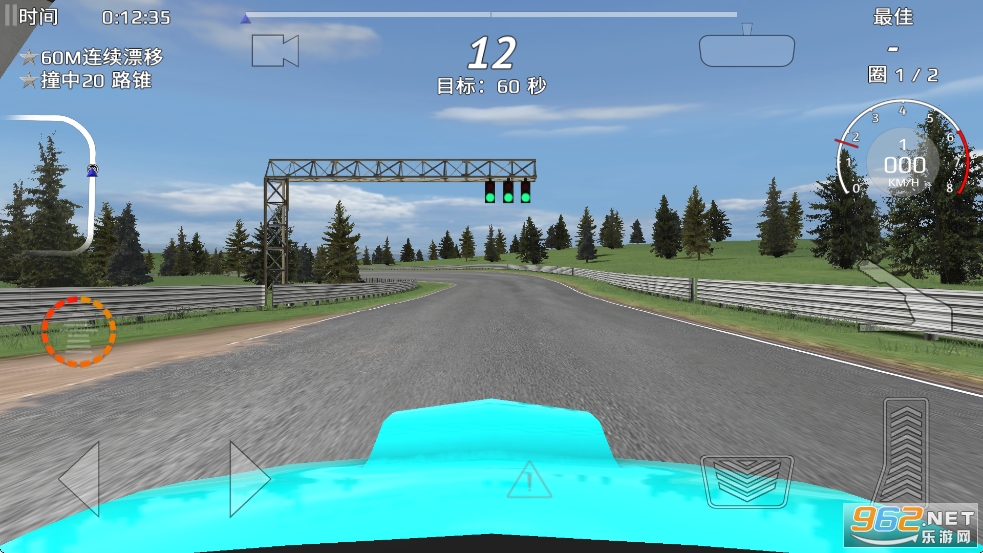This screenshot has width=983, height=553.
Task: Steer left with the left arrow
Action: [x=80, y=479]
